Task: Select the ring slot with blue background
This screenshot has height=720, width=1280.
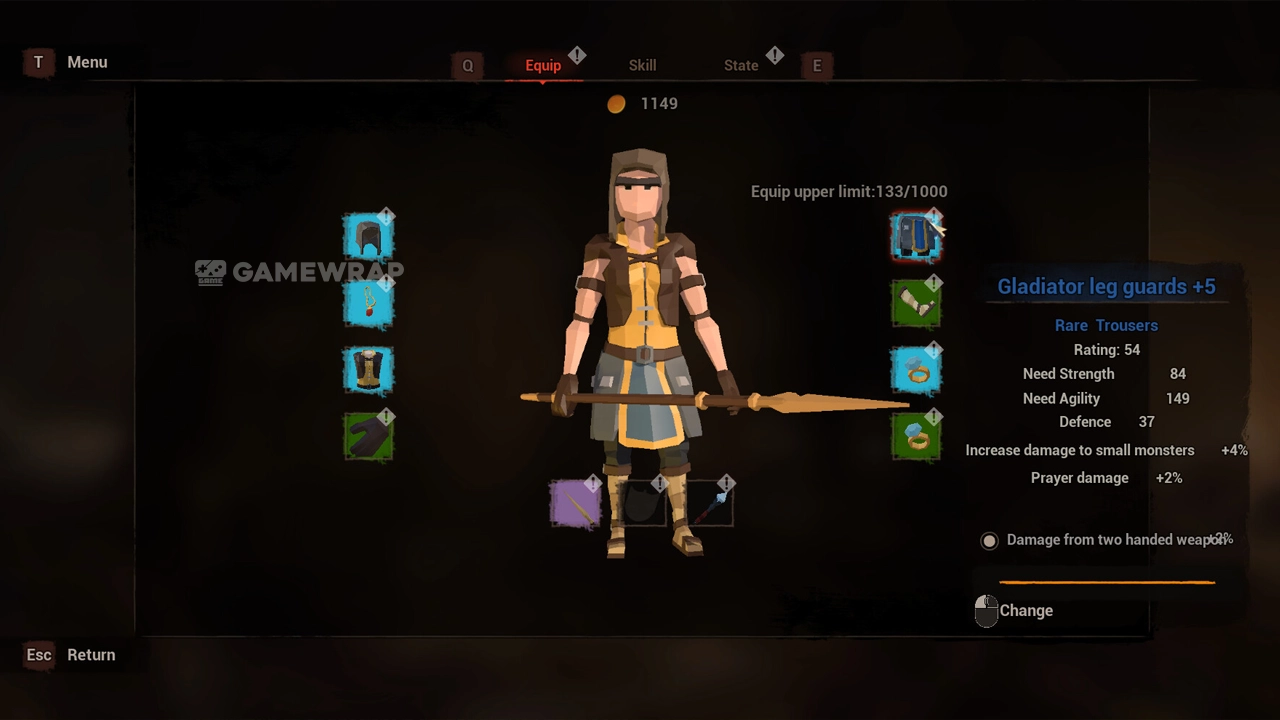Action: point(915,370)
